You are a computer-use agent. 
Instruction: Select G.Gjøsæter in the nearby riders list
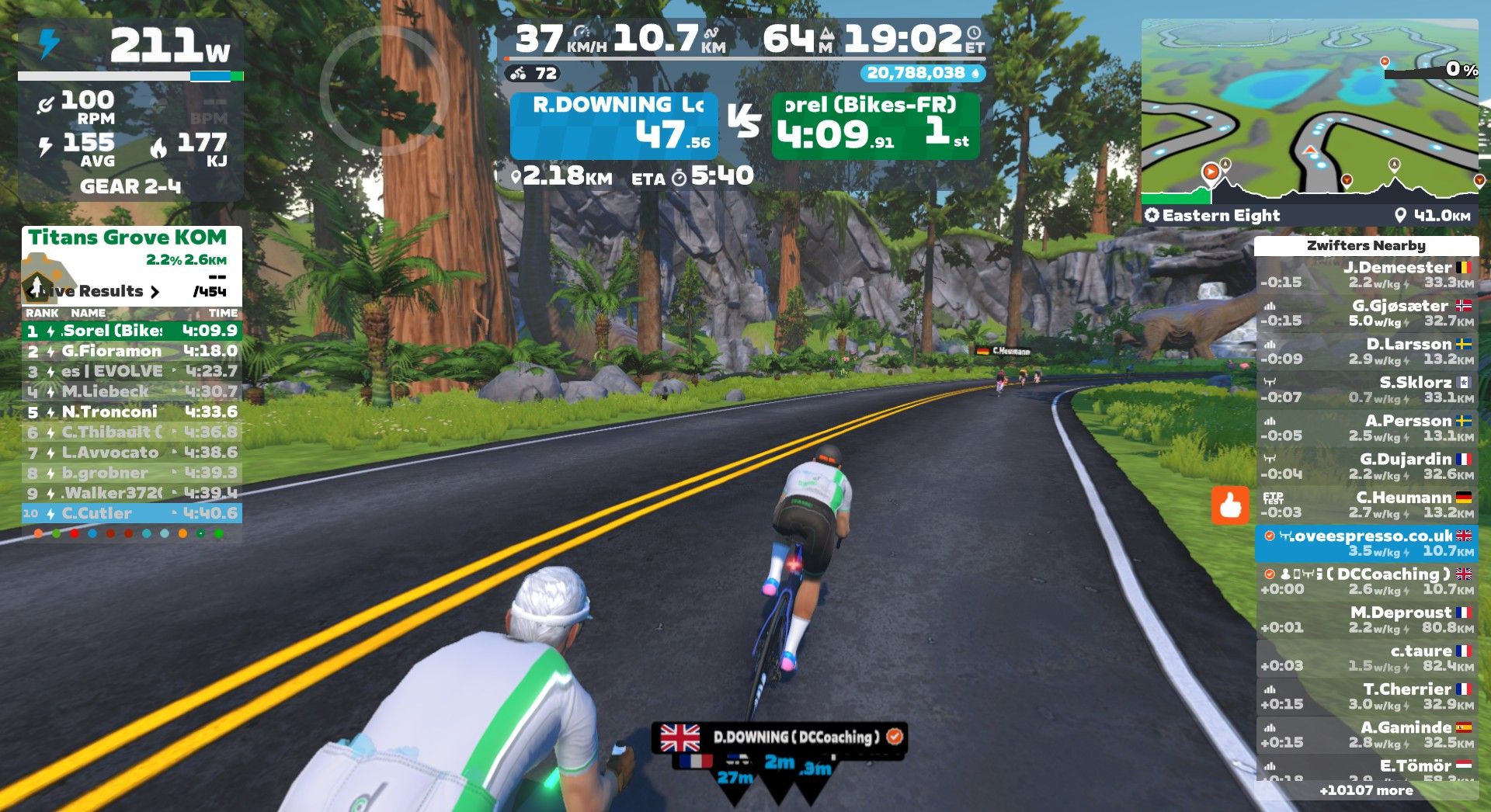(x=1367, y=313)
